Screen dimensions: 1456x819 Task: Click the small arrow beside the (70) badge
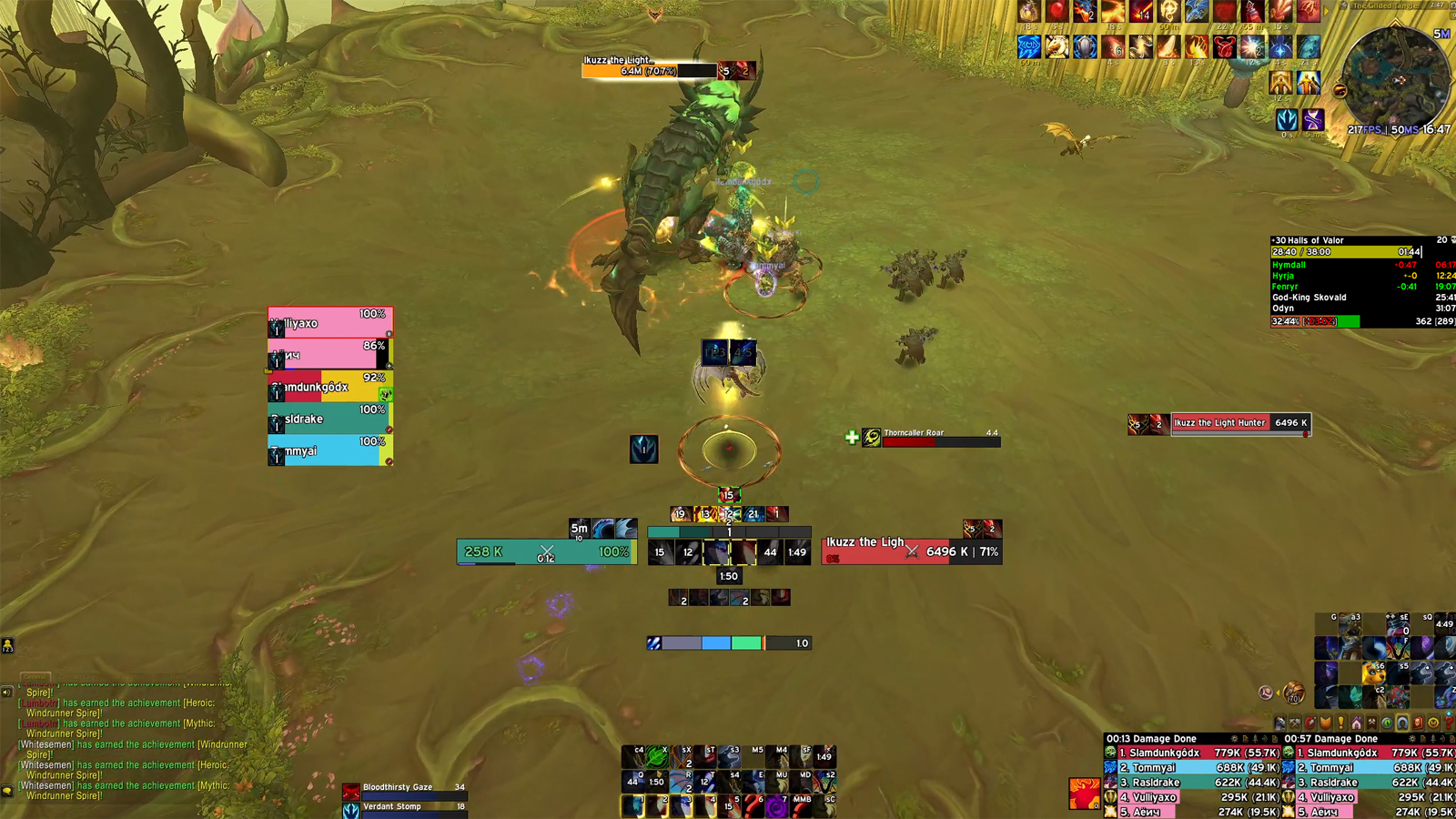[x=1278, y=692]
